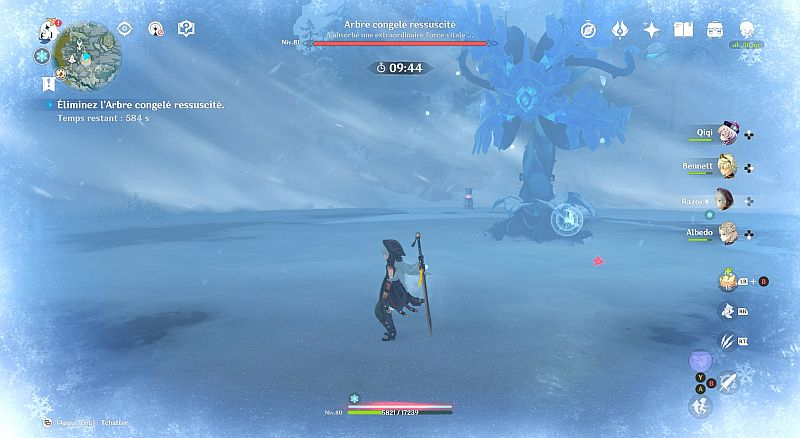Use the food item quick-slot icon
The width and height of the screenshot is (800, 438).
pyautogui.click(x=727, y=281)
